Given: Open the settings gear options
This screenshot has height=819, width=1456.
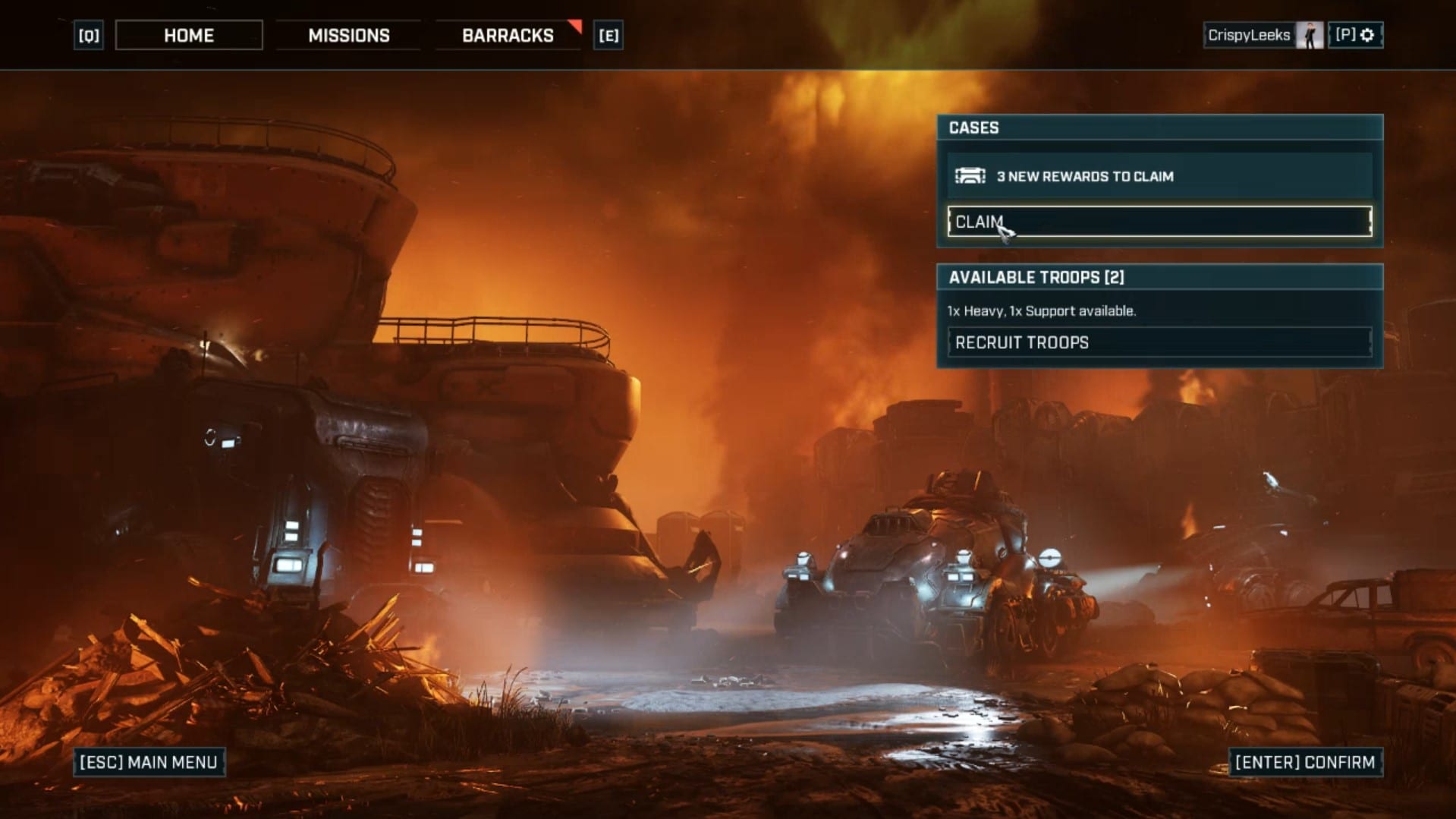Looking at the screenshot, I should point(1357,35).
